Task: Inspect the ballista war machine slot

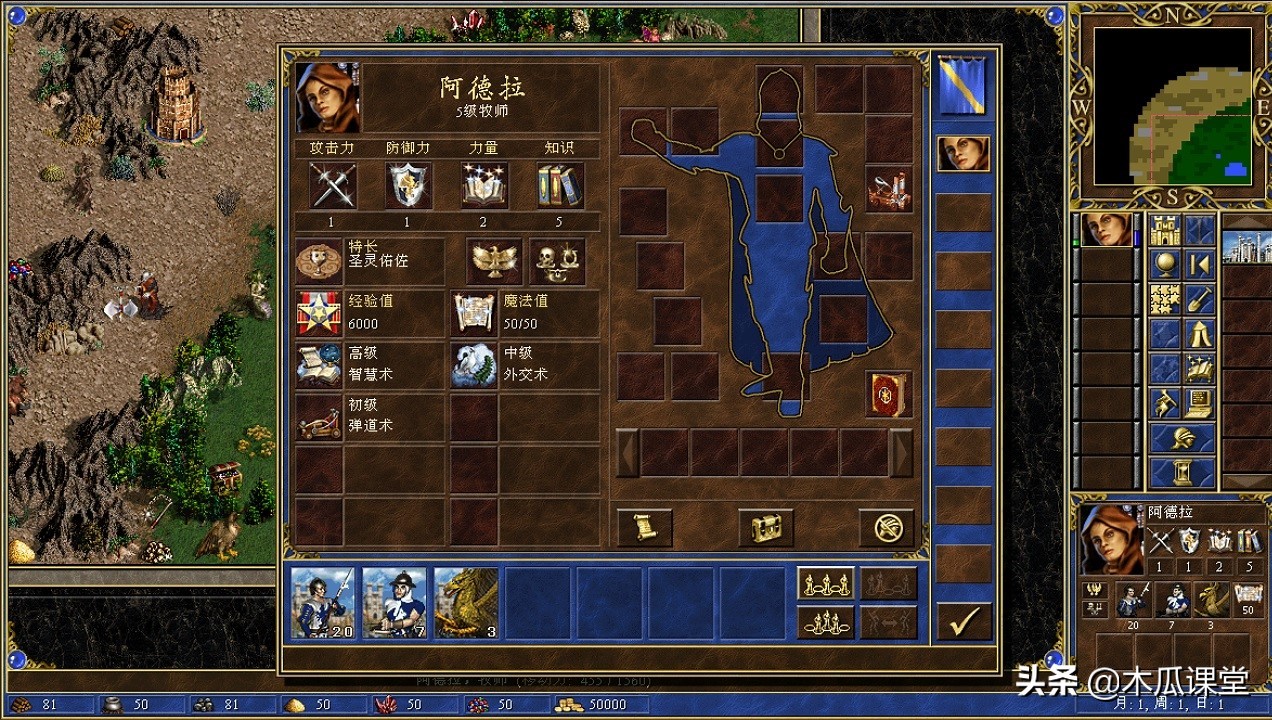Action: point(888,190)
